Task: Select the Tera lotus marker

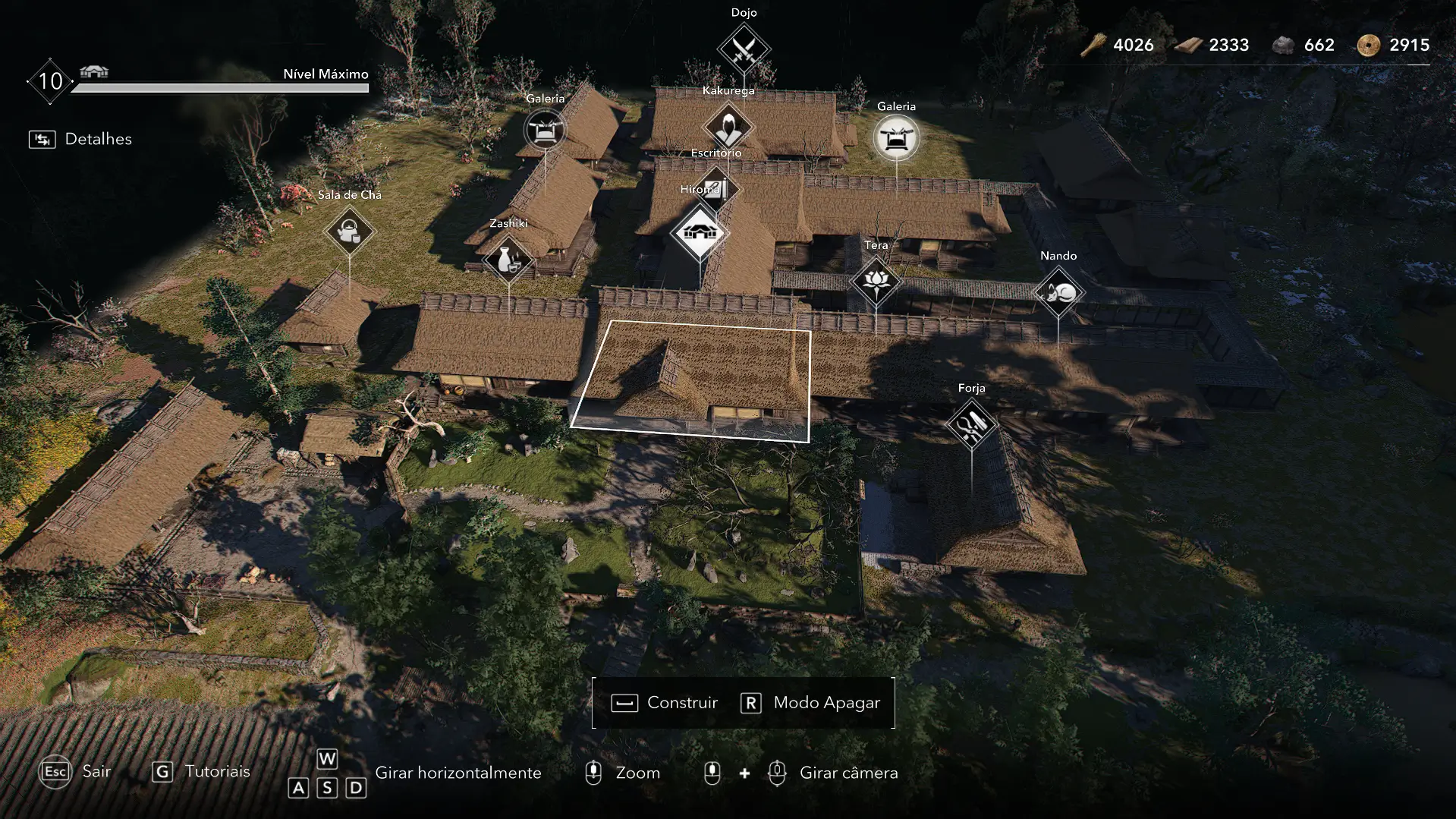Action: click(x=876, y=281)
